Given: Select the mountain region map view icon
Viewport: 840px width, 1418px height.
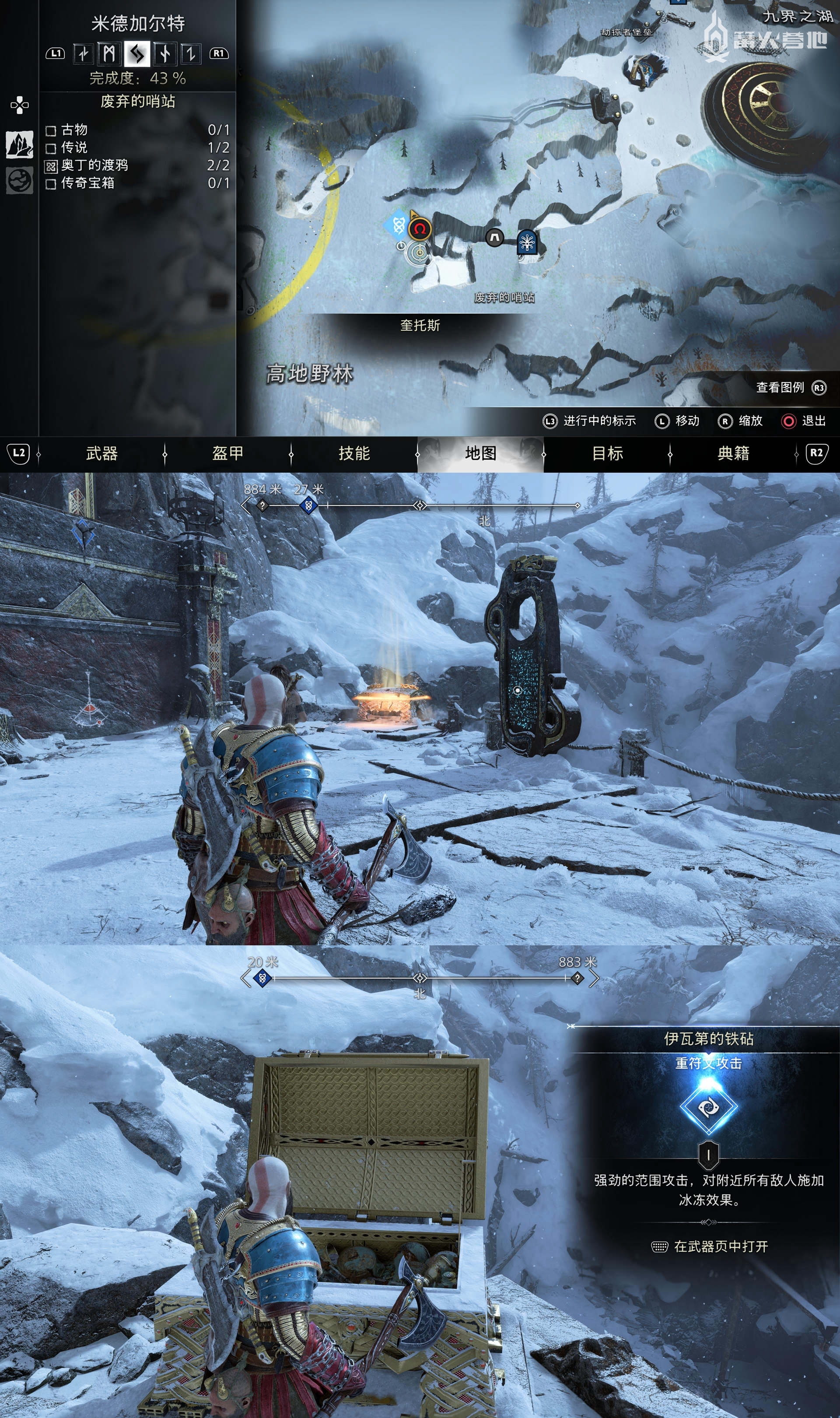Looking at the screenshot, I should tap(20, 144).
